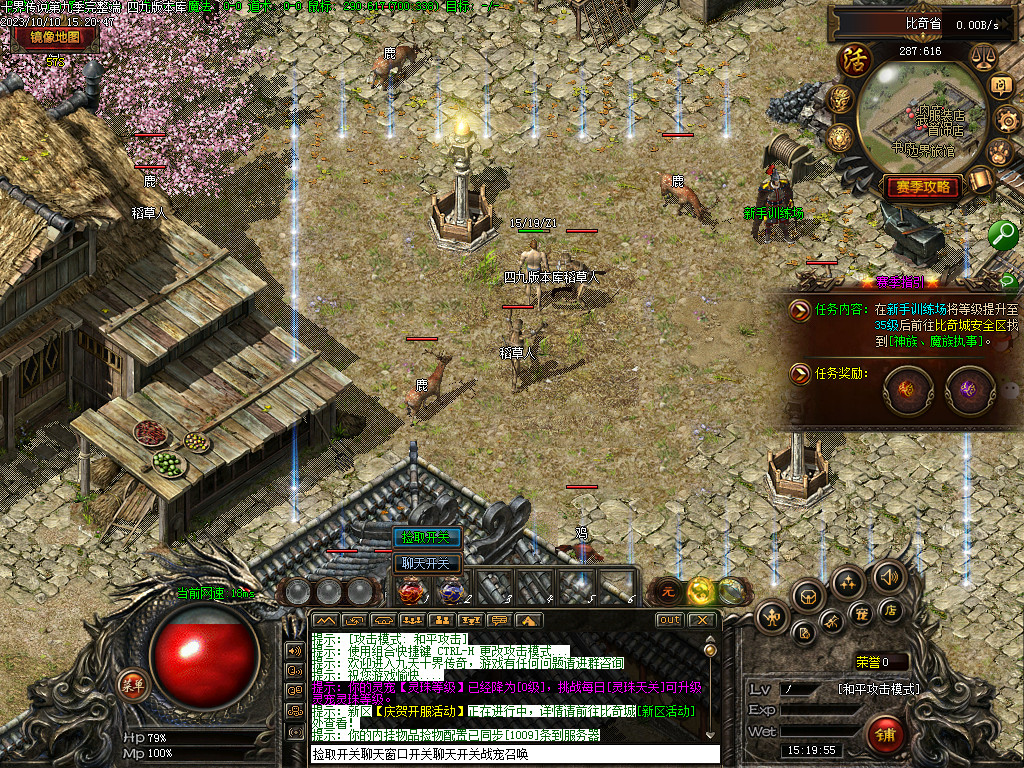Open the scales trade icon by minimap
1024x768 pixels.
(x=986, y=57)
